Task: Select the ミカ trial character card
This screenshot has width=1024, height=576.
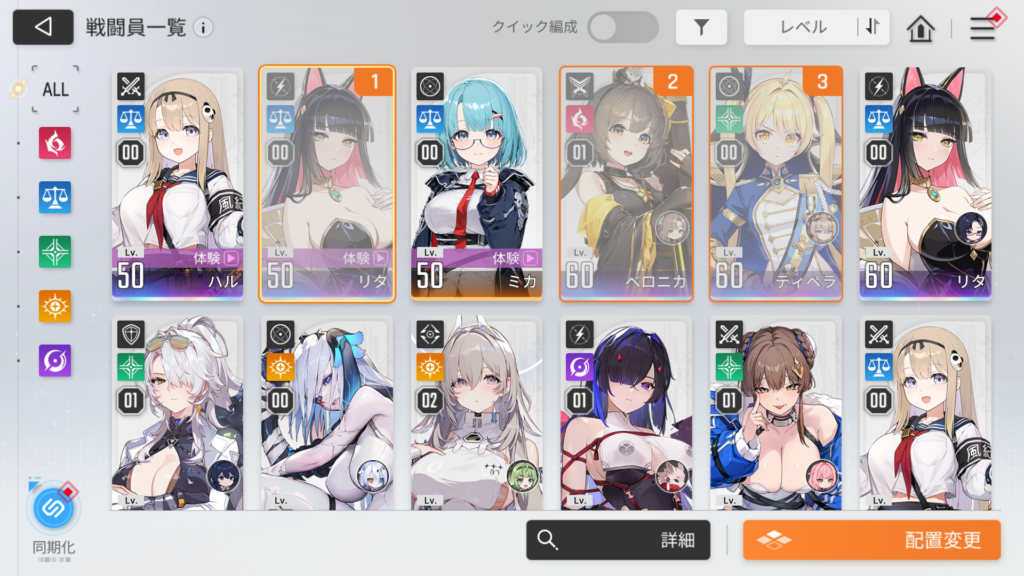Action: 476,184
